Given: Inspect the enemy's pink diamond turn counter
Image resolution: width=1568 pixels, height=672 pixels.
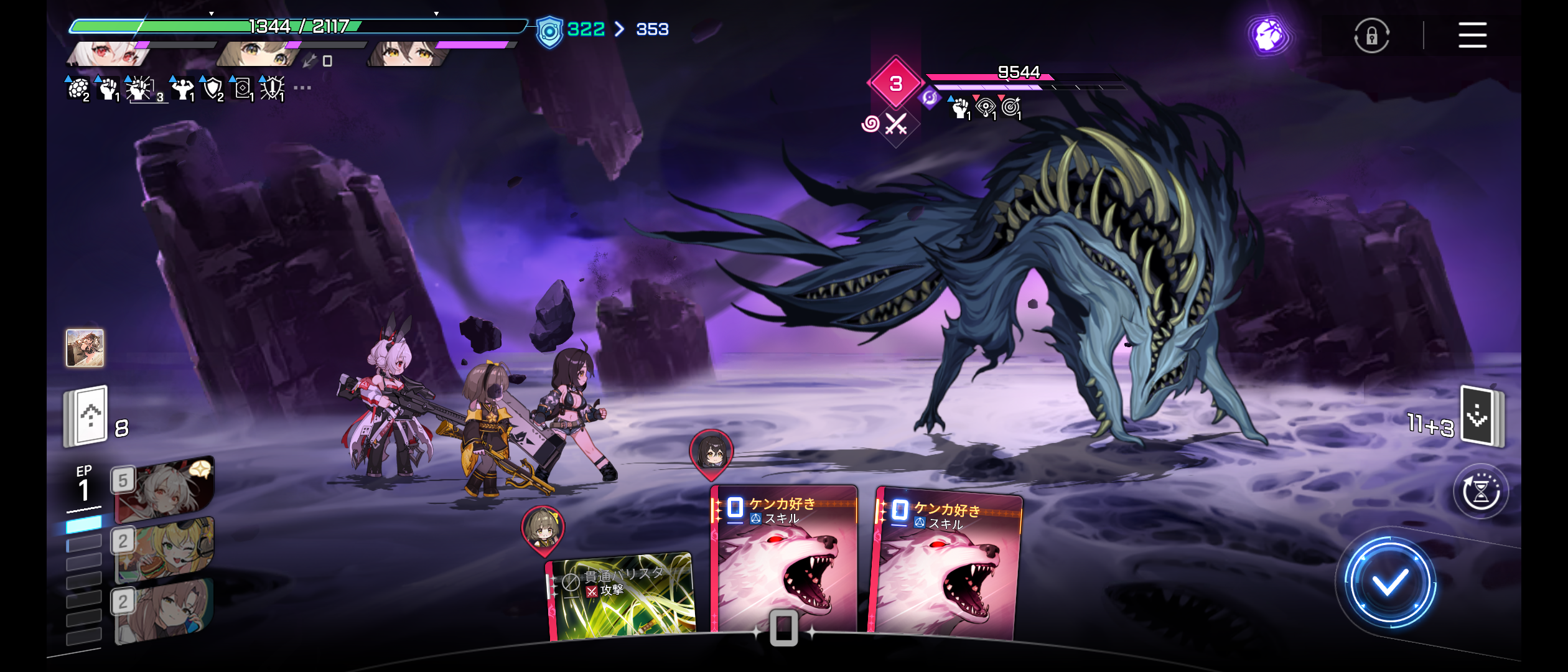Looking at the screenshot, I should point(895,83).
